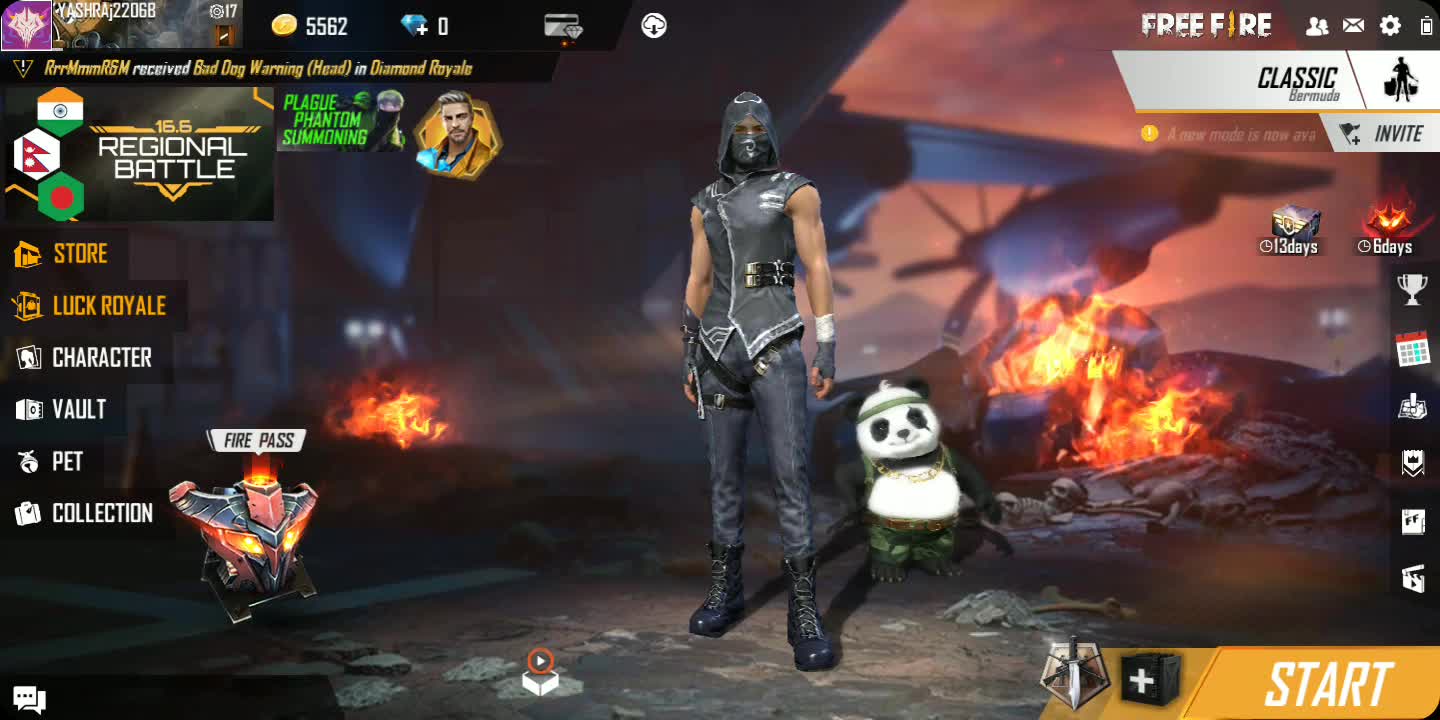Open the friends list icon
This screenshot has height=720, width=1440.
point(1317,26)
